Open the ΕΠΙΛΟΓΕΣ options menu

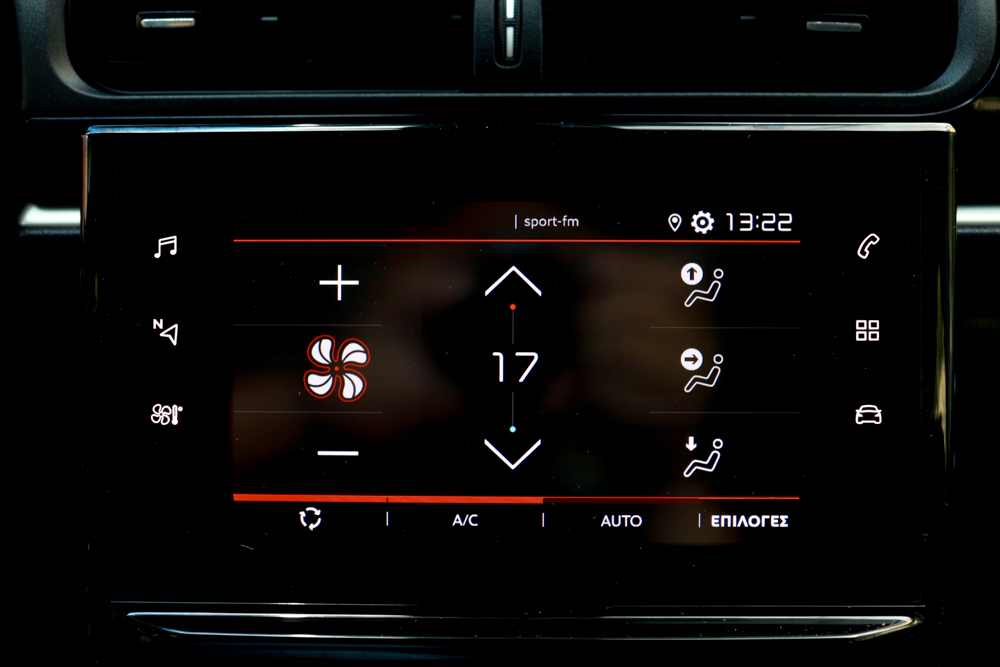pyautogui.click(x=749, y=521)
